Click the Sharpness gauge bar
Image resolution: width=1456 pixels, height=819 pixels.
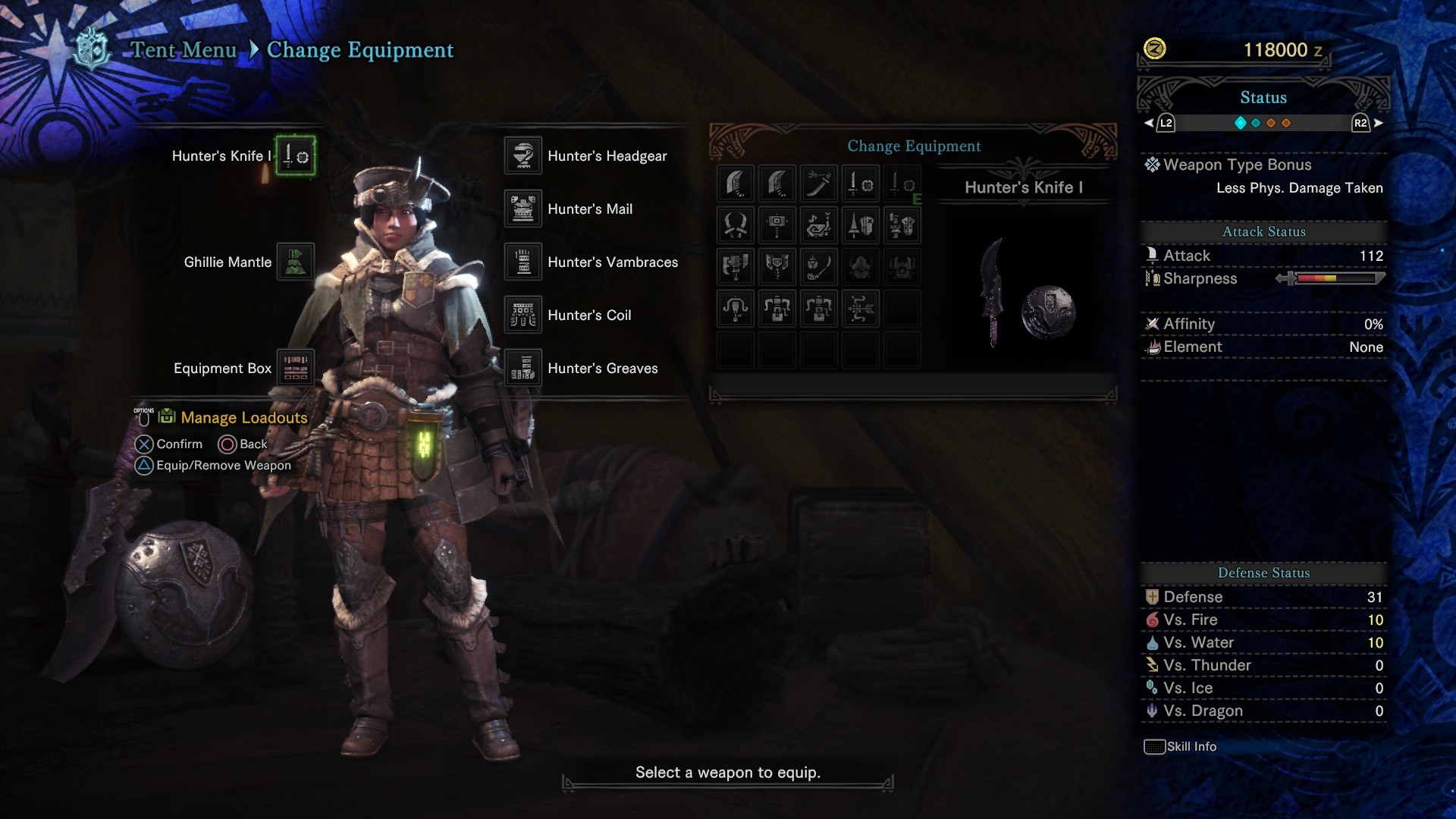click(x=1335, y=278)
